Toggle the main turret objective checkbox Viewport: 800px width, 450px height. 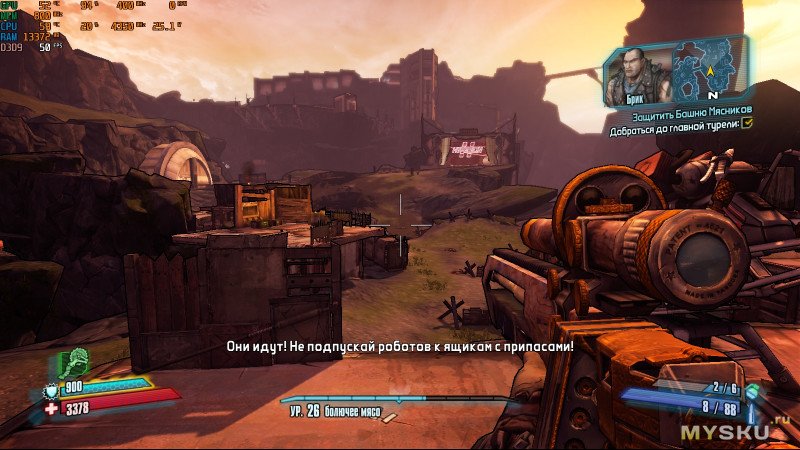click(x=746, y=123)
